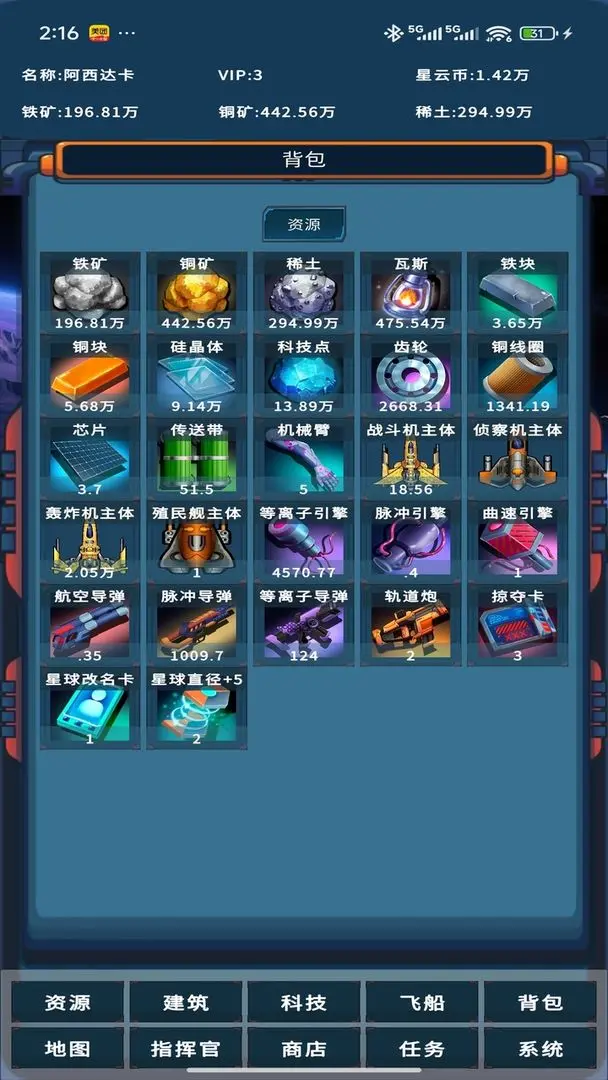This screenshot has height=1080, width=608.
Task: Open the 指挥官 (Commander) menu
Action: click(x=186, y=1049)
